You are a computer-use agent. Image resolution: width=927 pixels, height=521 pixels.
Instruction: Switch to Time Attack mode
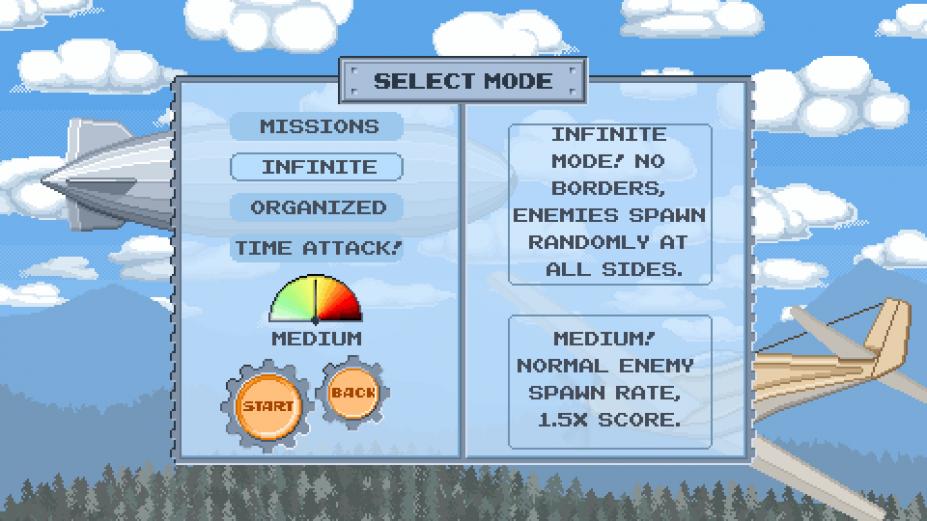[x=318, y=248]
